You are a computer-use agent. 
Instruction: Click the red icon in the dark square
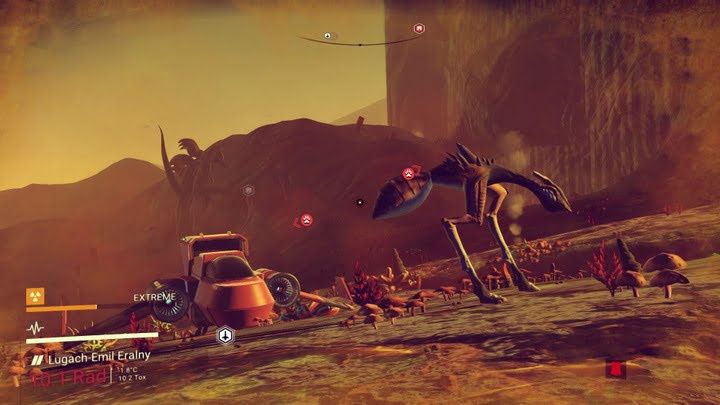tap(616, 370)
